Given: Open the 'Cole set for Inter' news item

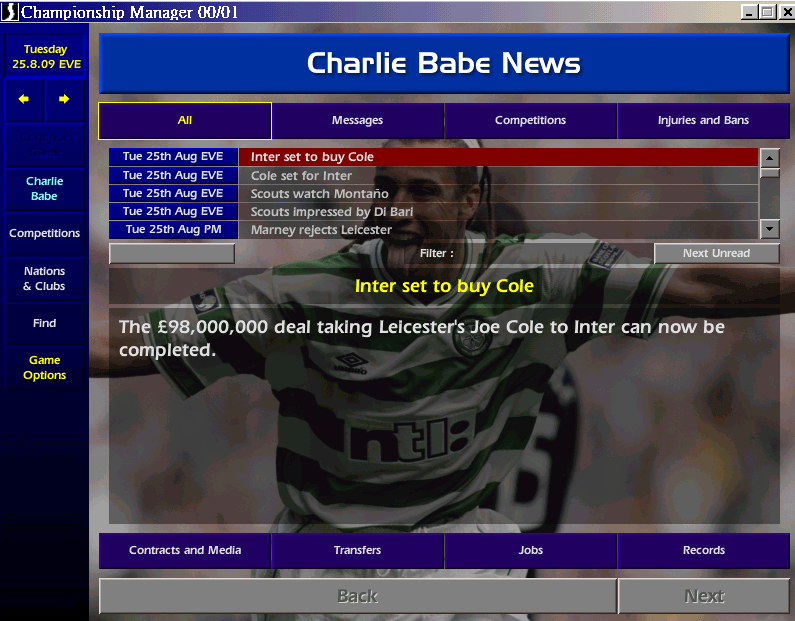Looking at the screenshot, I should point(498,176).
